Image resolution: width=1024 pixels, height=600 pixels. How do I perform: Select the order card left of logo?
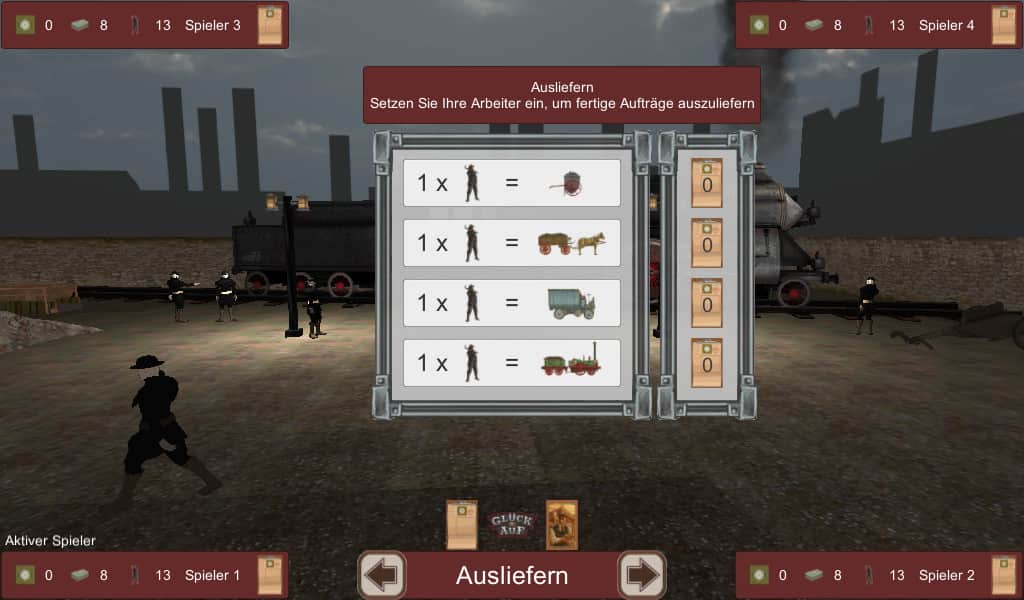click(461, 525)
